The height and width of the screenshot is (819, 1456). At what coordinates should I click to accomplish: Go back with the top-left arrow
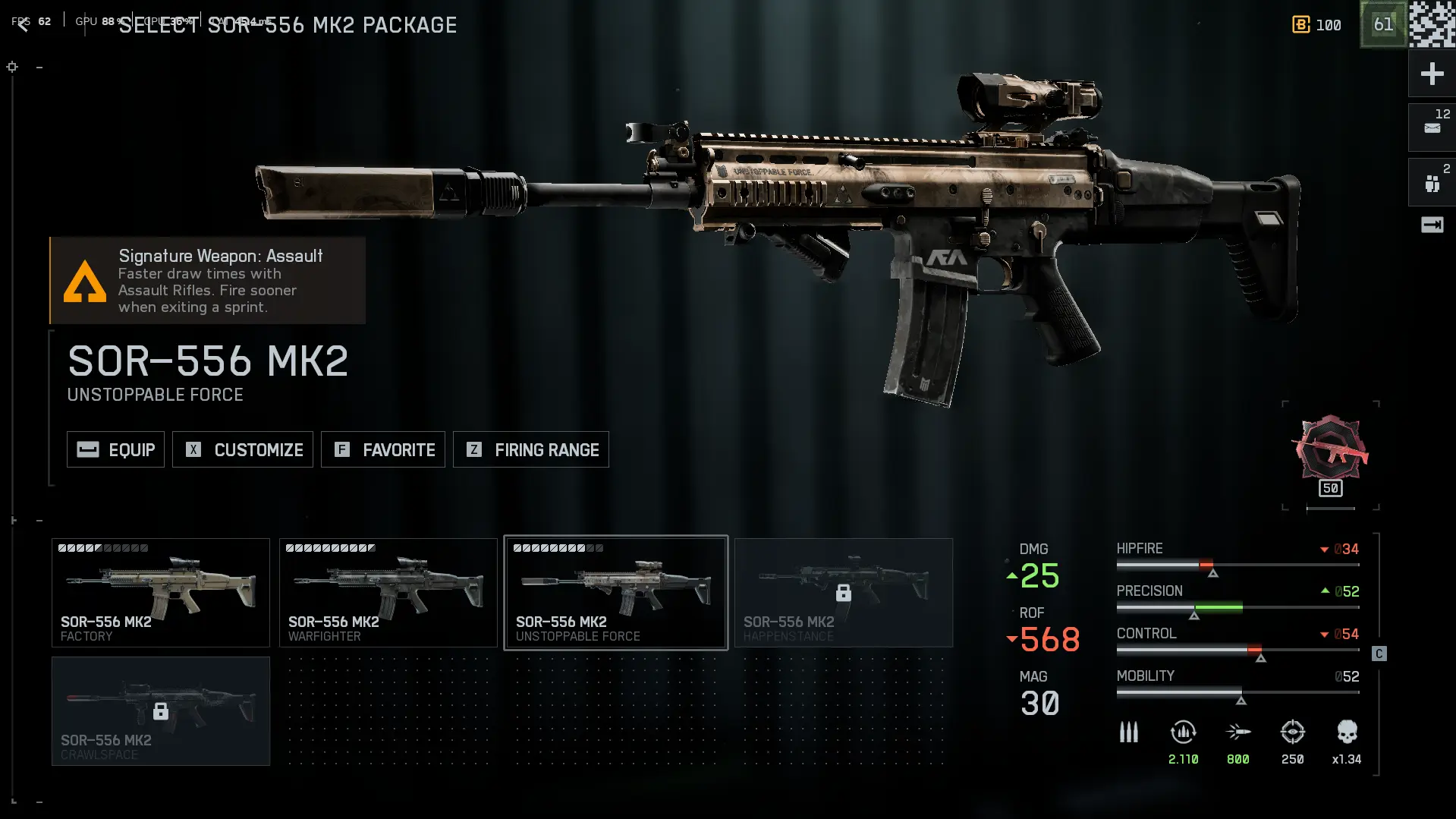coord(23,25)
